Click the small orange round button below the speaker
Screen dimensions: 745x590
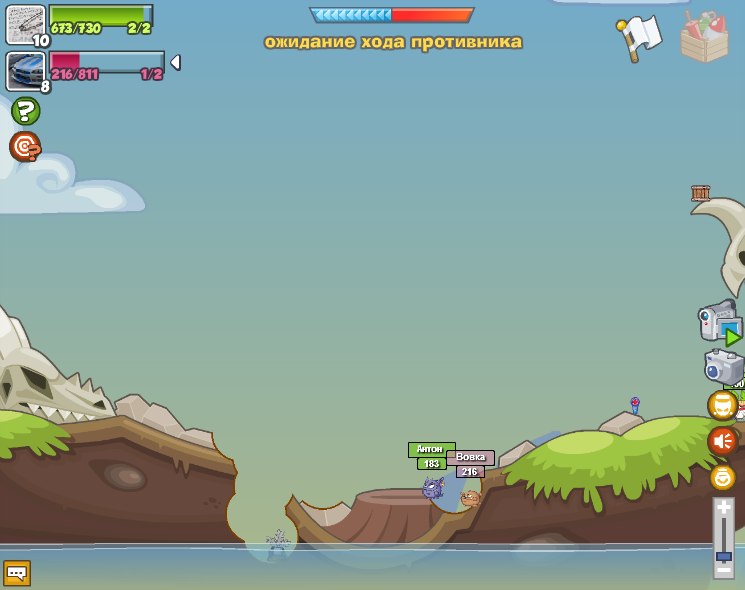tap(722, 478)
